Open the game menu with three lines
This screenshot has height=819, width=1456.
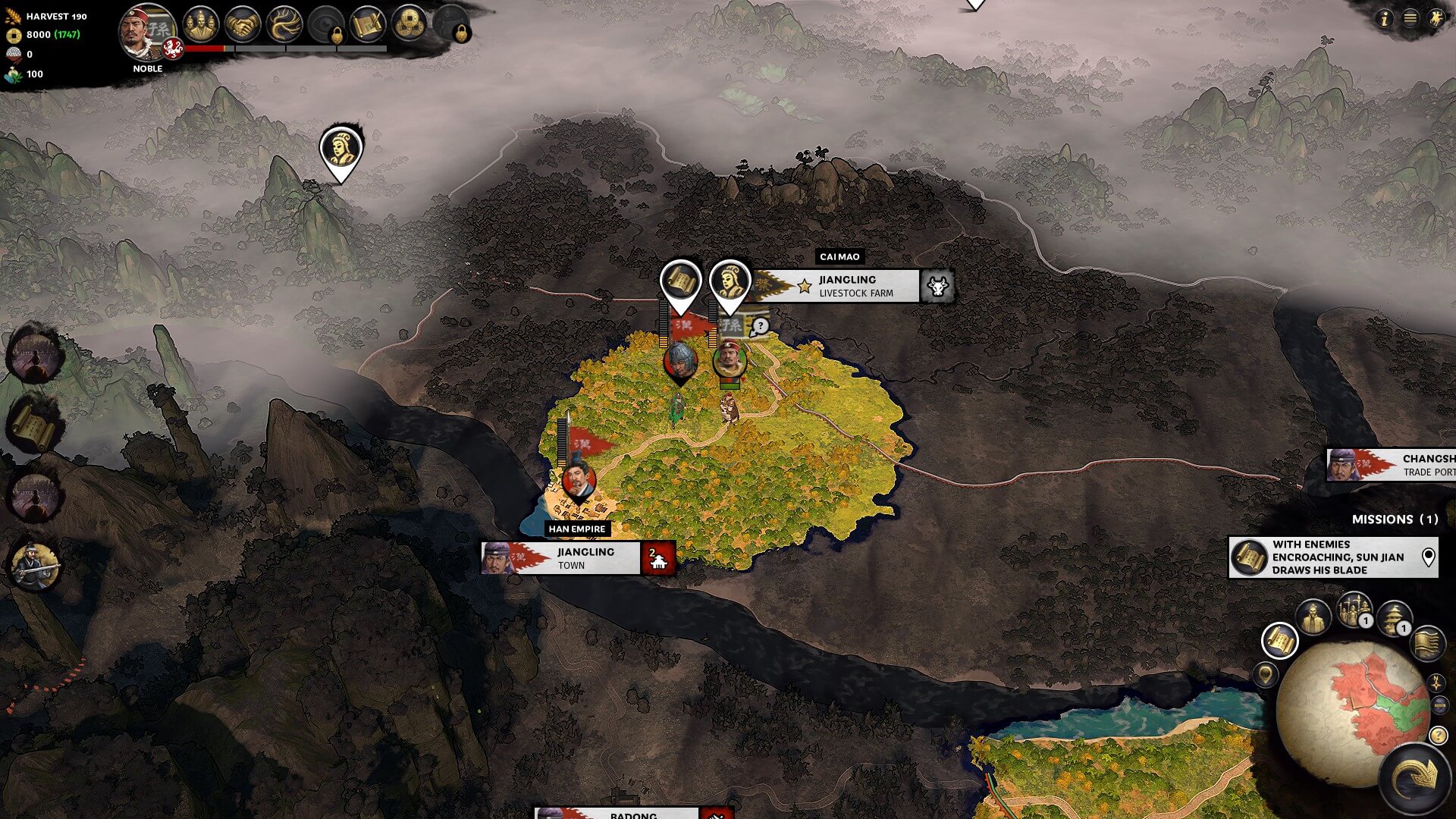tap(1410, 19)
